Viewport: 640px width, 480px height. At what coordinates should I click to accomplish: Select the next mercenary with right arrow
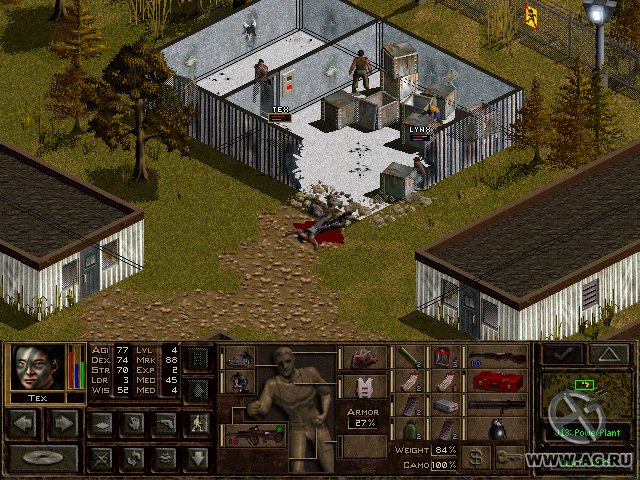63,424
